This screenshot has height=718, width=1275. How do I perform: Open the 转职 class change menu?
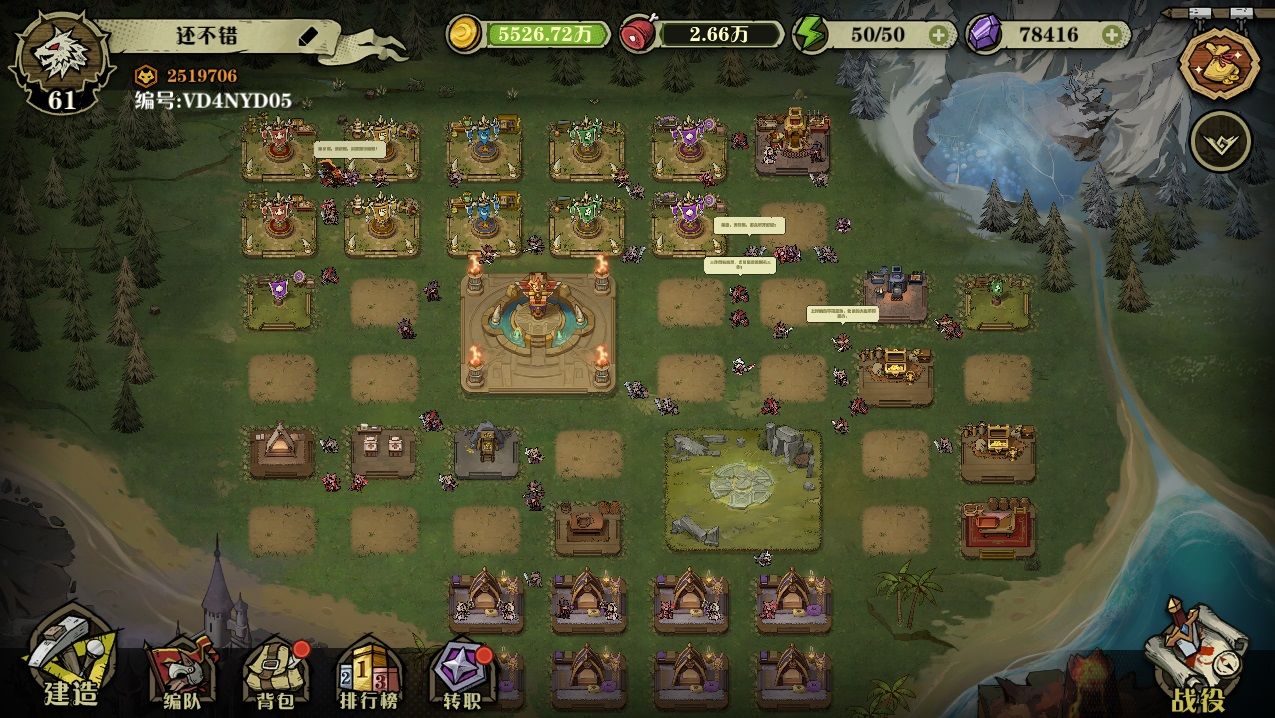[x=461, y=673]
